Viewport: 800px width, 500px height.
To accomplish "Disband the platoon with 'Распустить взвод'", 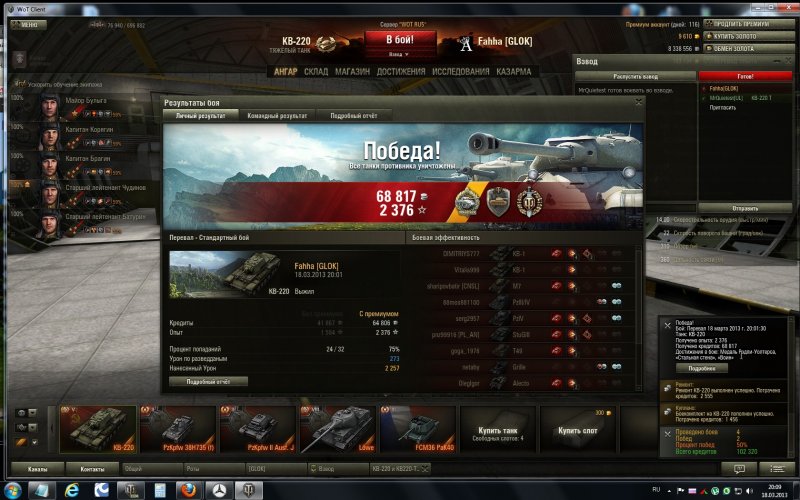I will (634, 75).
